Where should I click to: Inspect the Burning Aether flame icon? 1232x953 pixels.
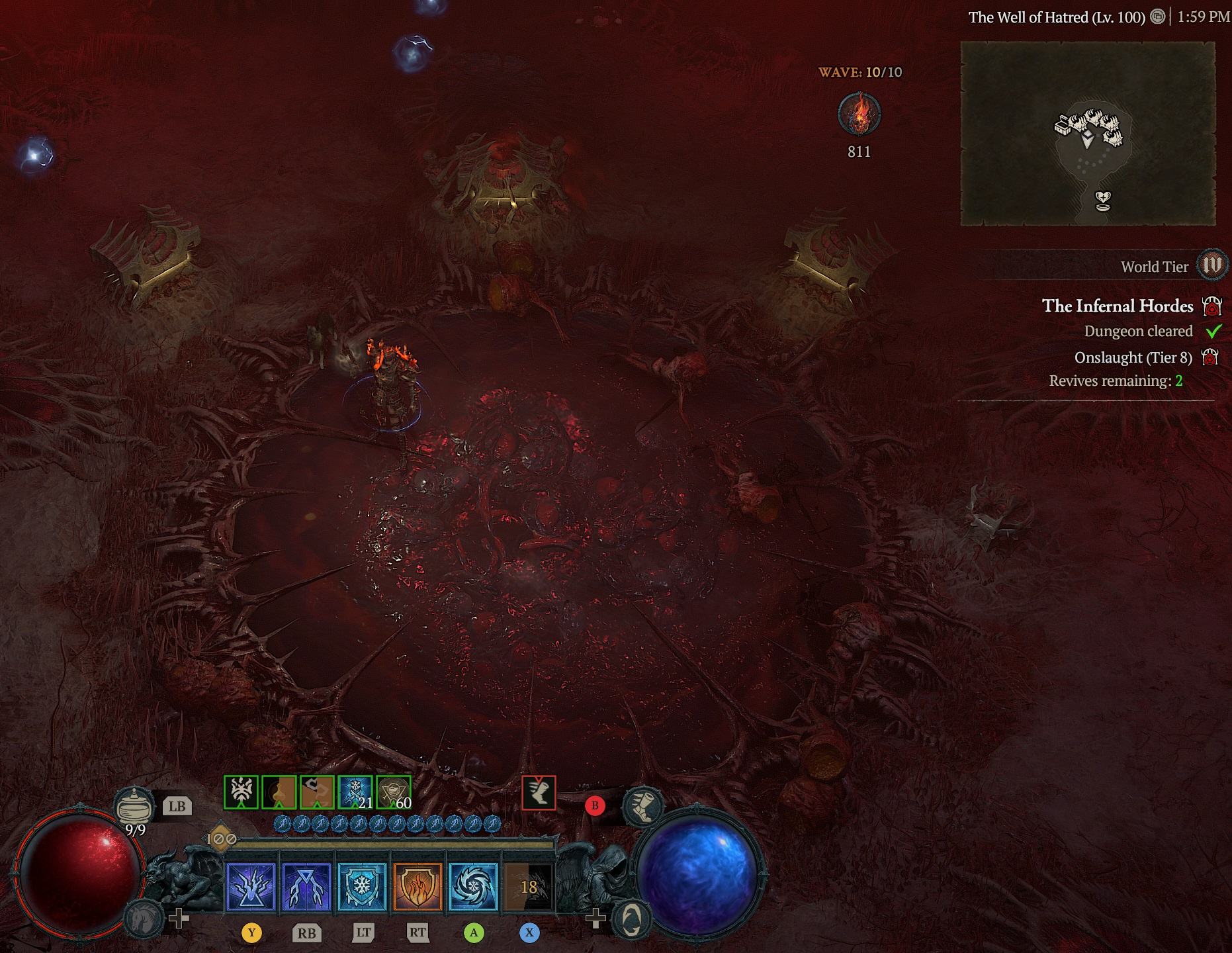pyautogui.click(x=859, y=114)
